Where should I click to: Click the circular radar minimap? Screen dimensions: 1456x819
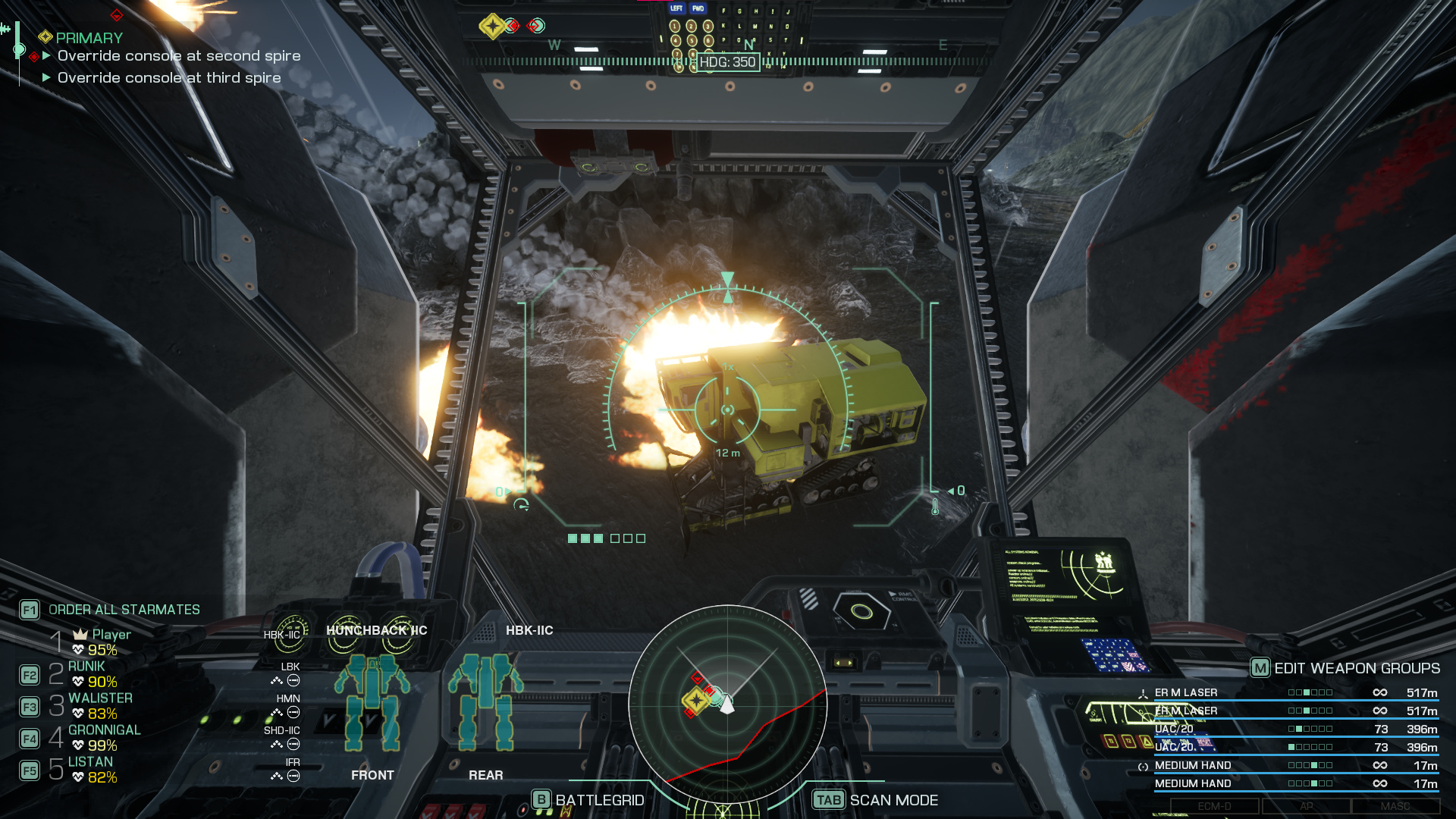[x=727, y=704]
